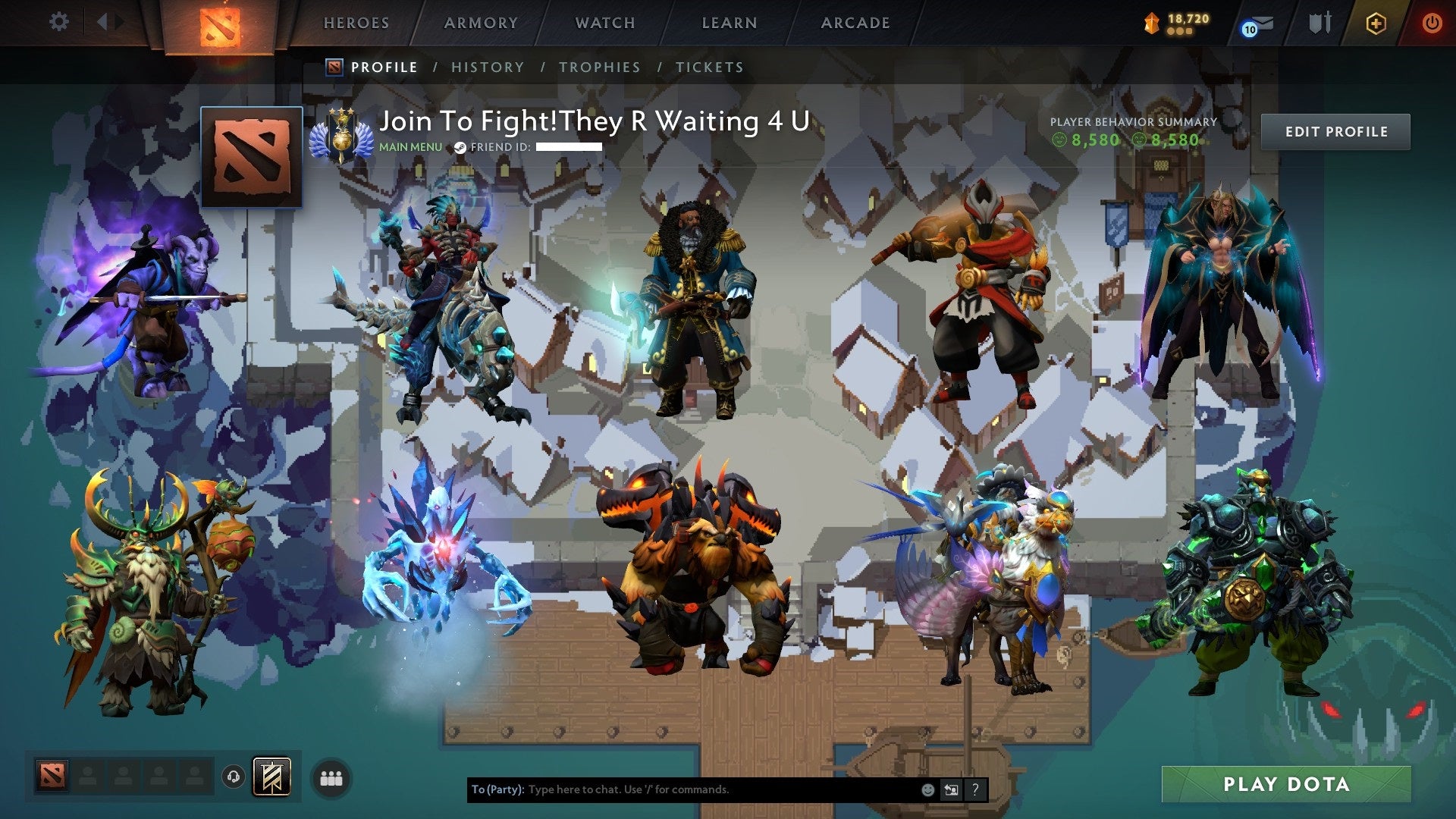Open the TROPHIES tab
Viewport: 1456px width, 819px height.
600,67
